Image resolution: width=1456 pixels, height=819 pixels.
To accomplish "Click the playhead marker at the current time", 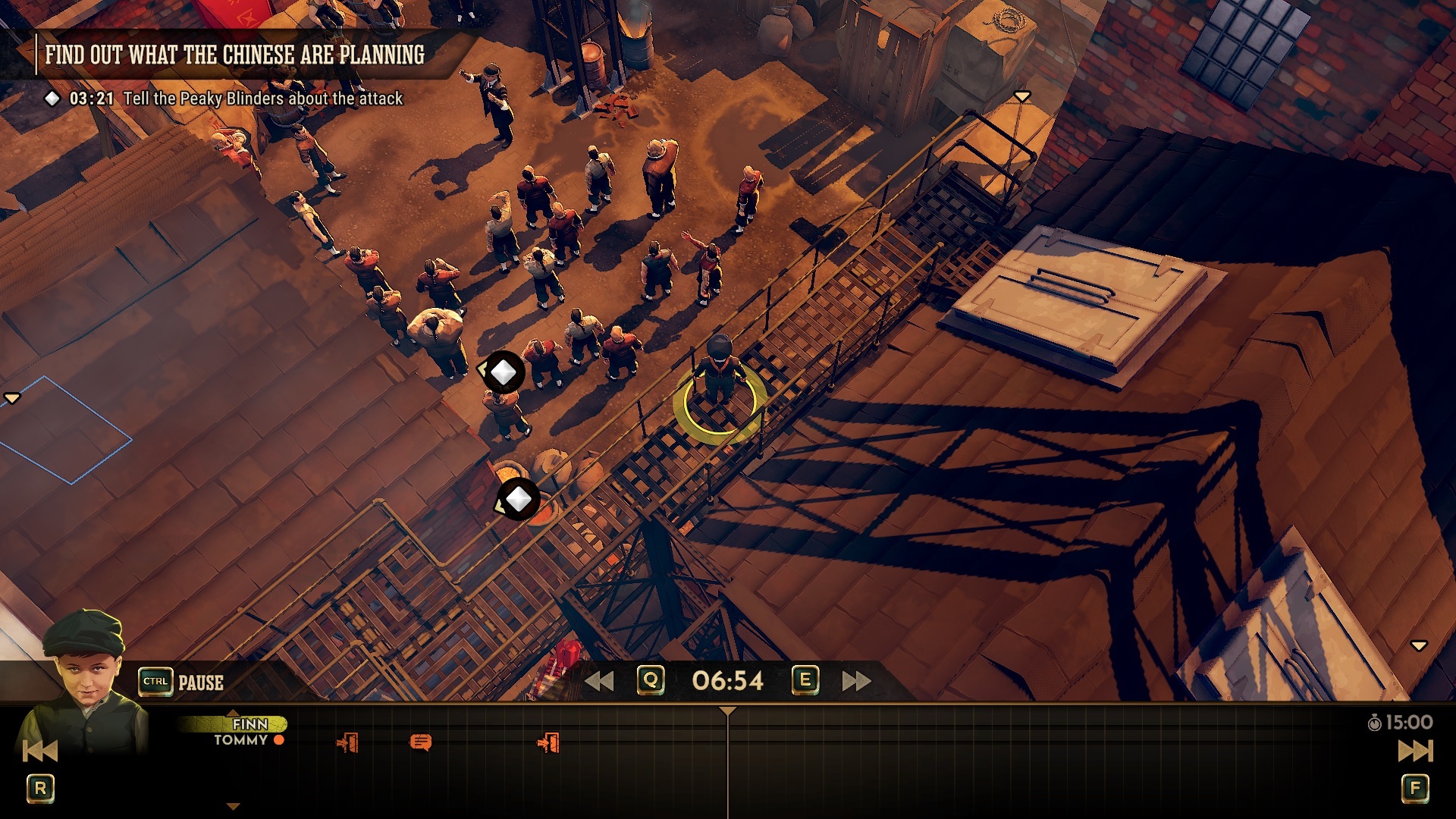I will pos(727,711).
